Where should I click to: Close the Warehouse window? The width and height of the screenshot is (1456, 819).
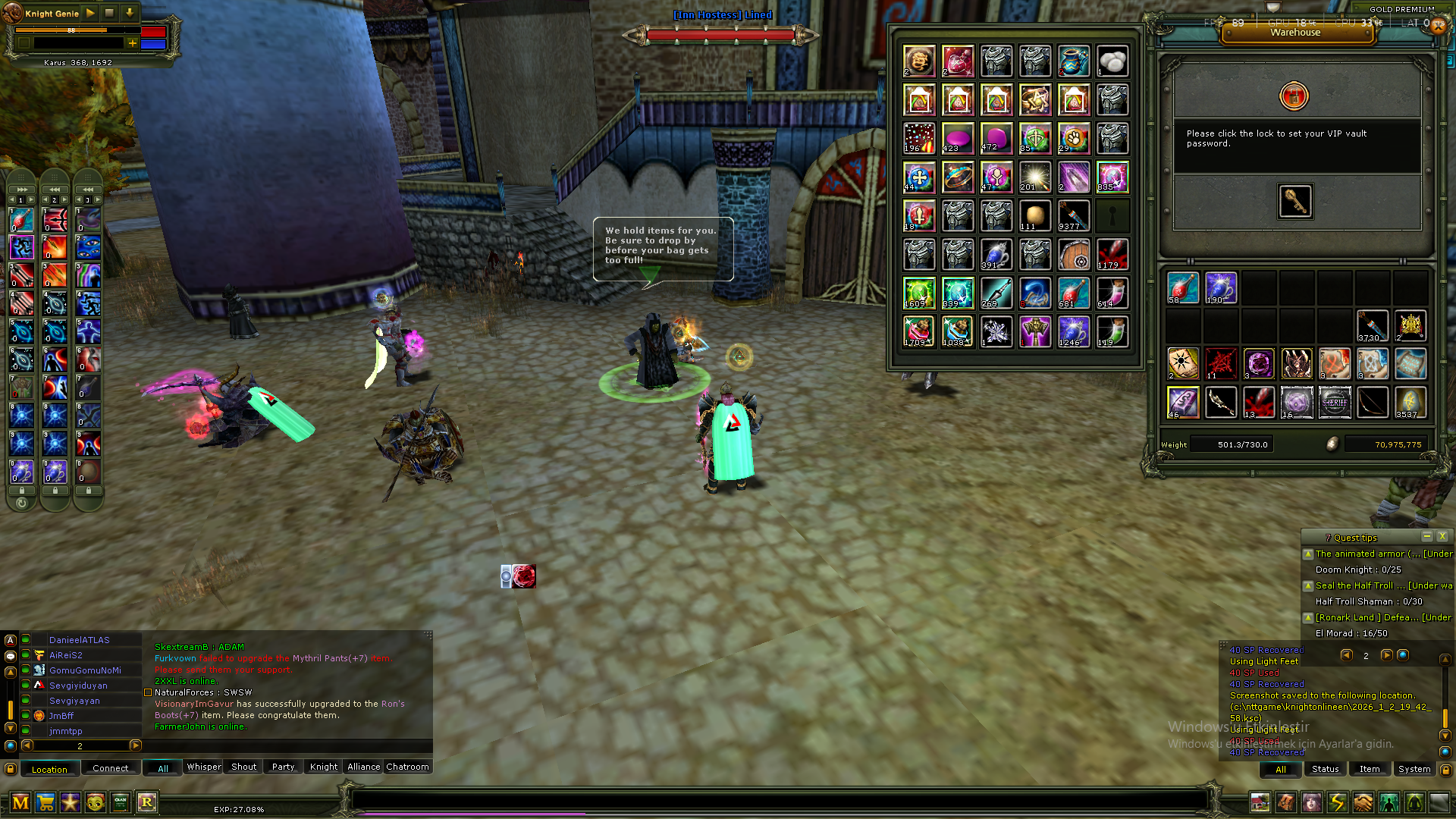1438,25
